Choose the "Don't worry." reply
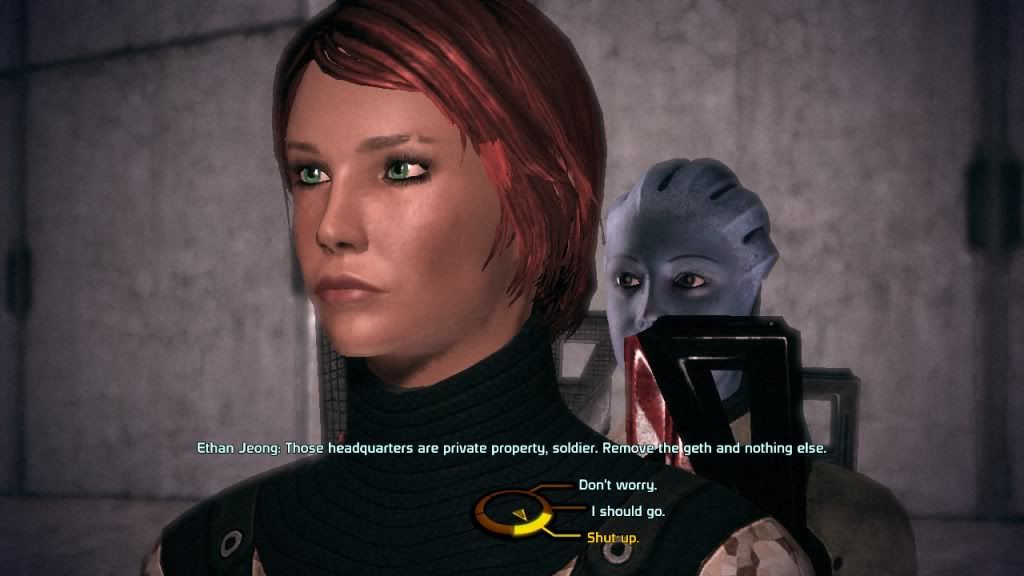Viewport: 1024px width, 576px height. click(x=617, y=486)
